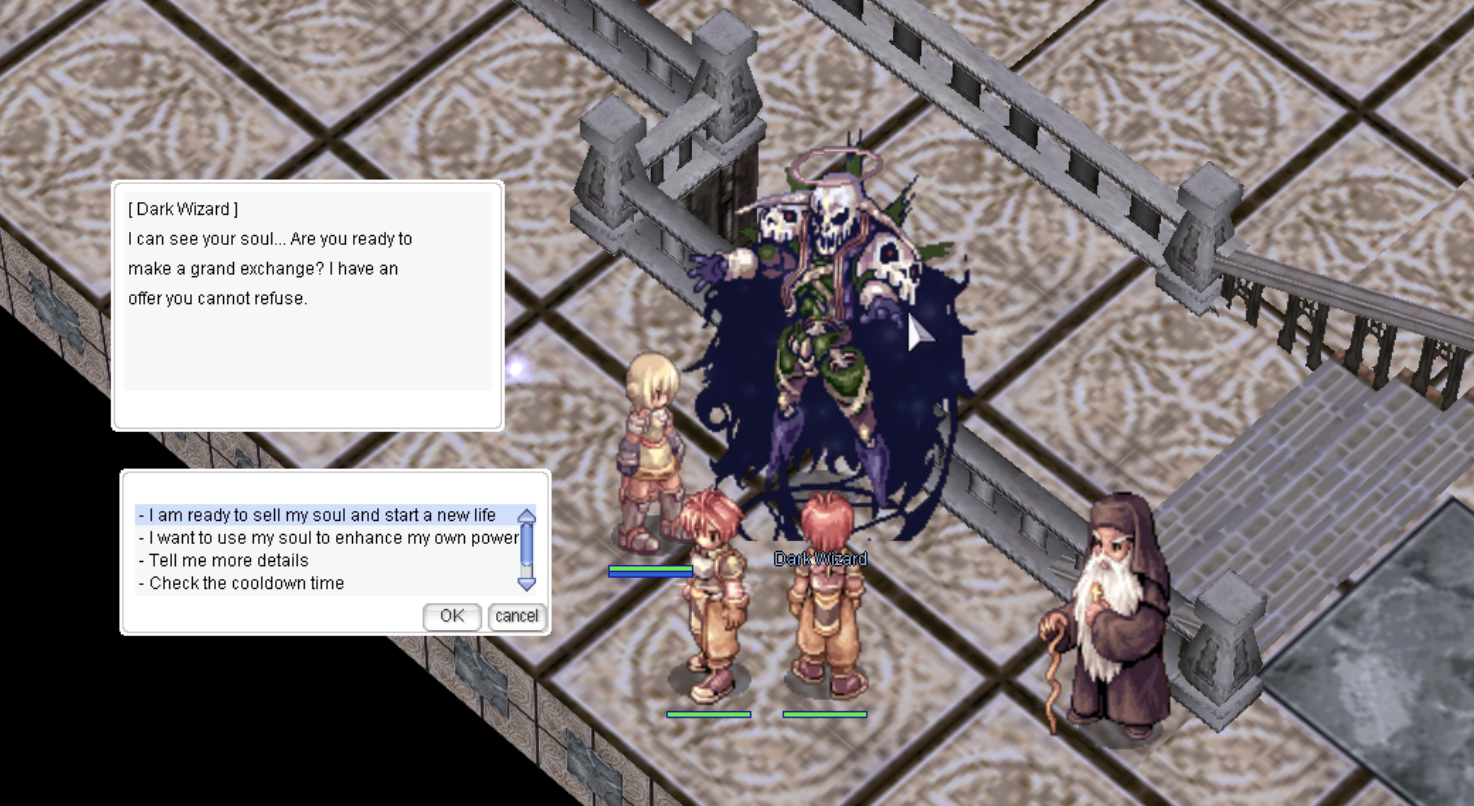Click the cancel button in the choice box
This screenshot has height=806, width=1474.
point(516,616)
